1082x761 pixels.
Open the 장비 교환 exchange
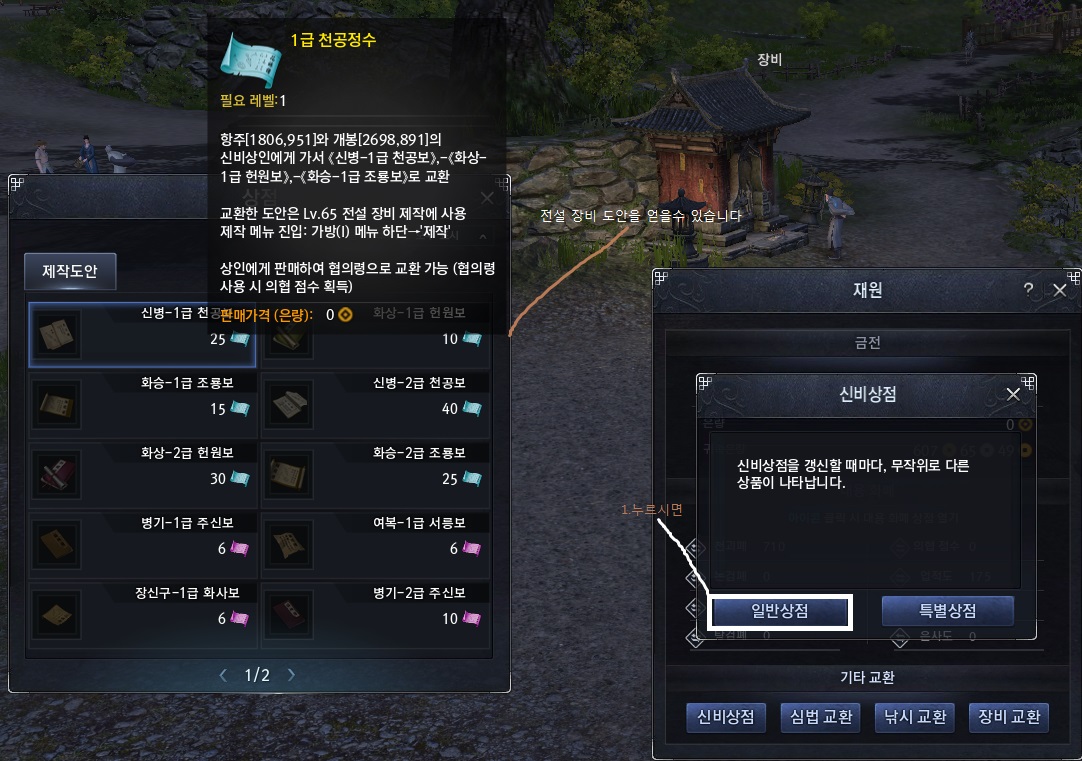1008,717
